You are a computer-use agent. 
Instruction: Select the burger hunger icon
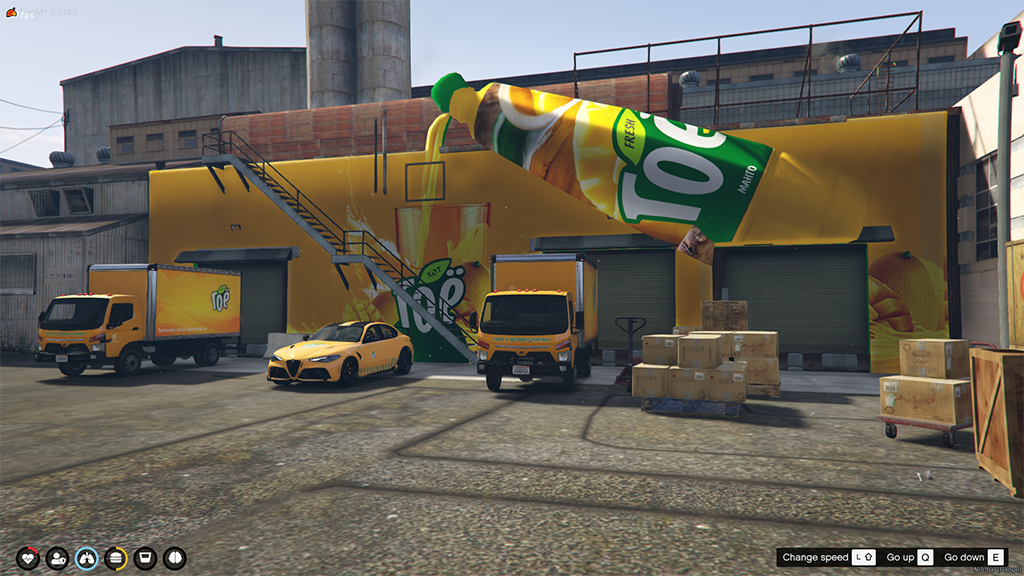[116, 558]
